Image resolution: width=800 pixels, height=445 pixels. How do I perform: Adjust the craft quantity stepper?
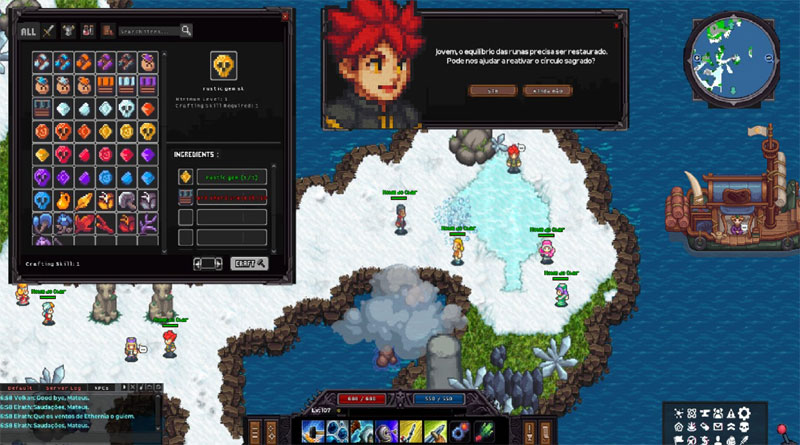click(208, 263)
